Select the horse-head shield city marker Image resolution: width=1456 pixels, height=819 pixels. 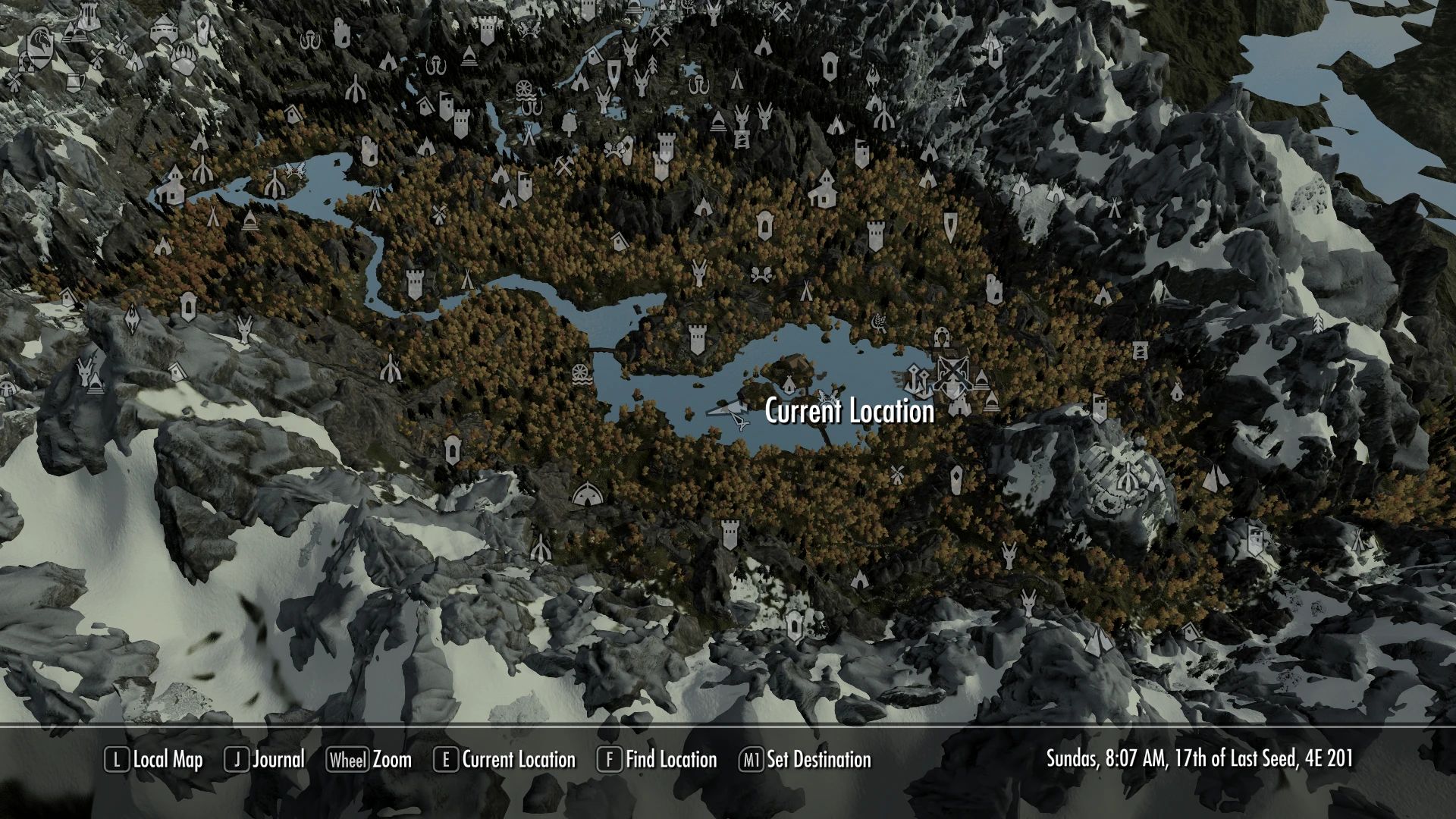(38, 45)
